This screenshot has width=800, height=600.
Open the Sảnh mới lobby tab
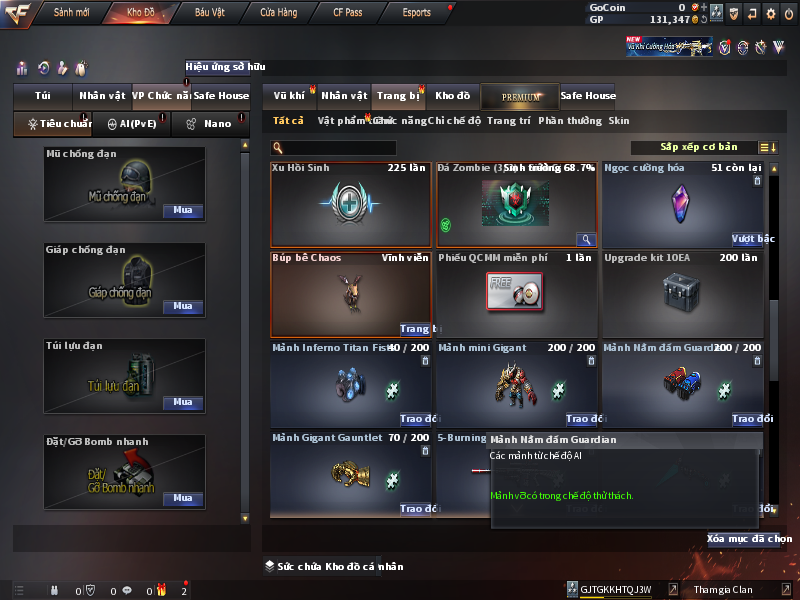pos(71,13)
